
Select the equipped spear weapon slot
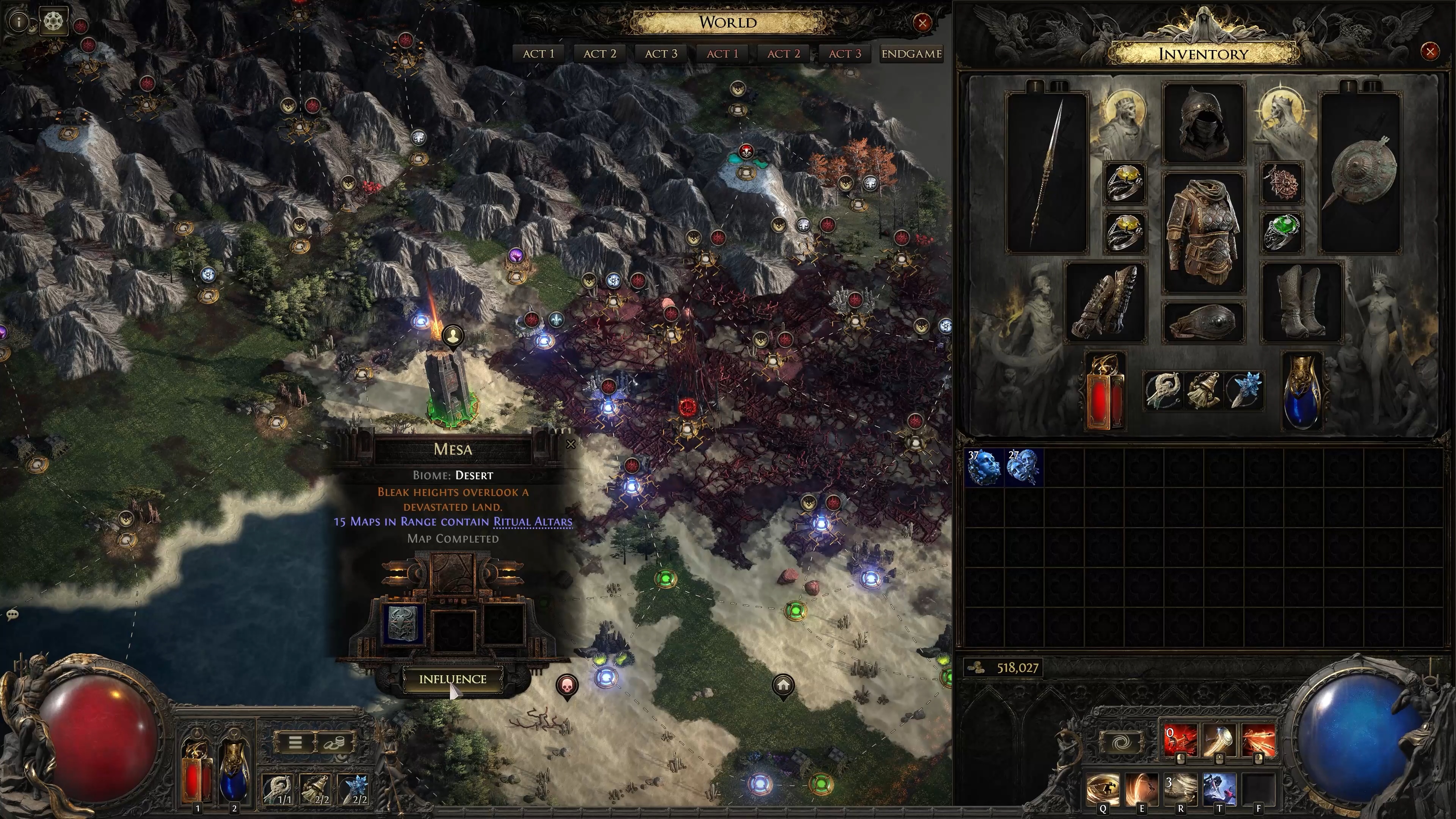[x=1047, y=173]
